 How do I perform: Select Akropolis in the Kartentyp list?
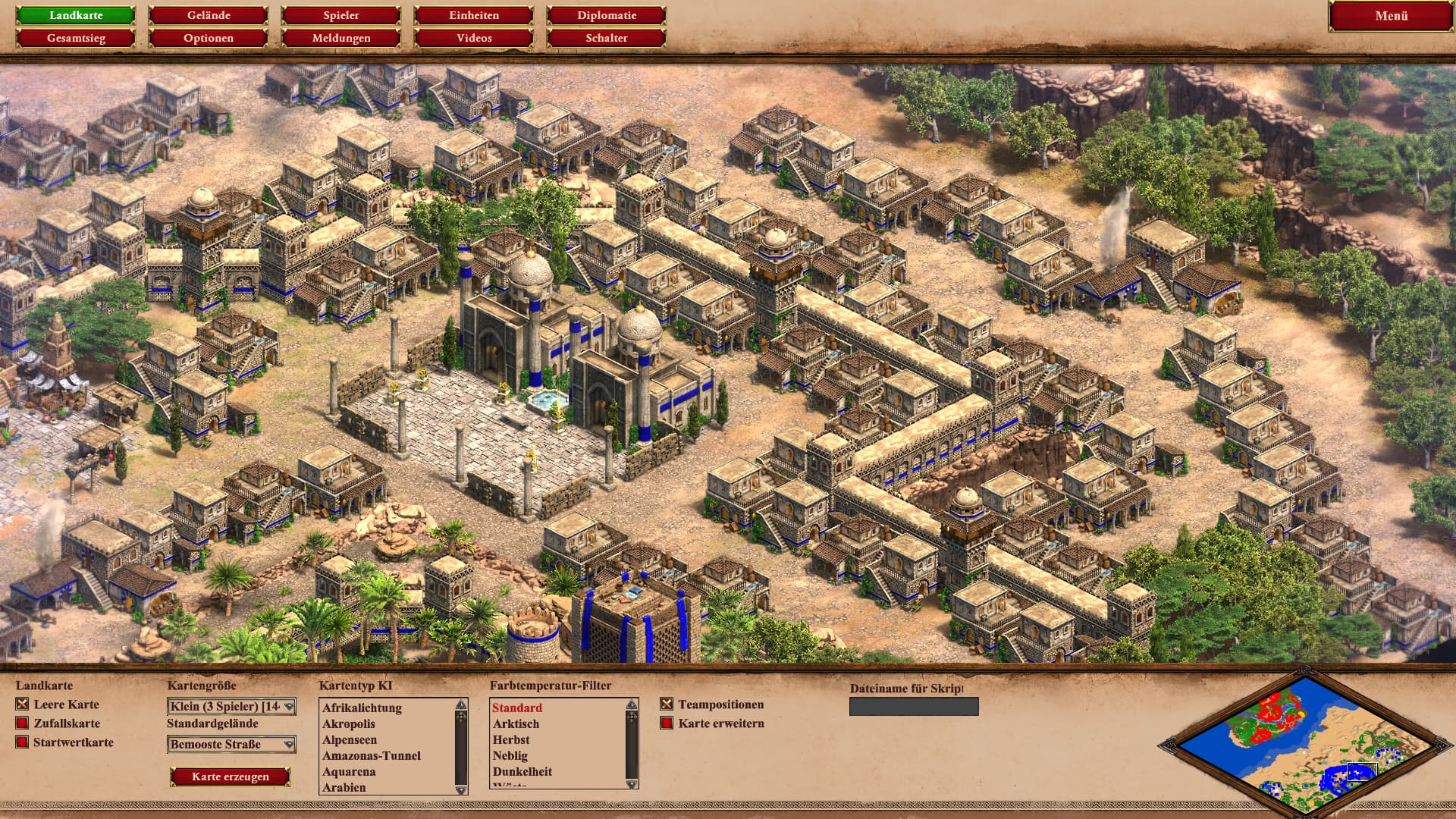click(x=349, y=724)
